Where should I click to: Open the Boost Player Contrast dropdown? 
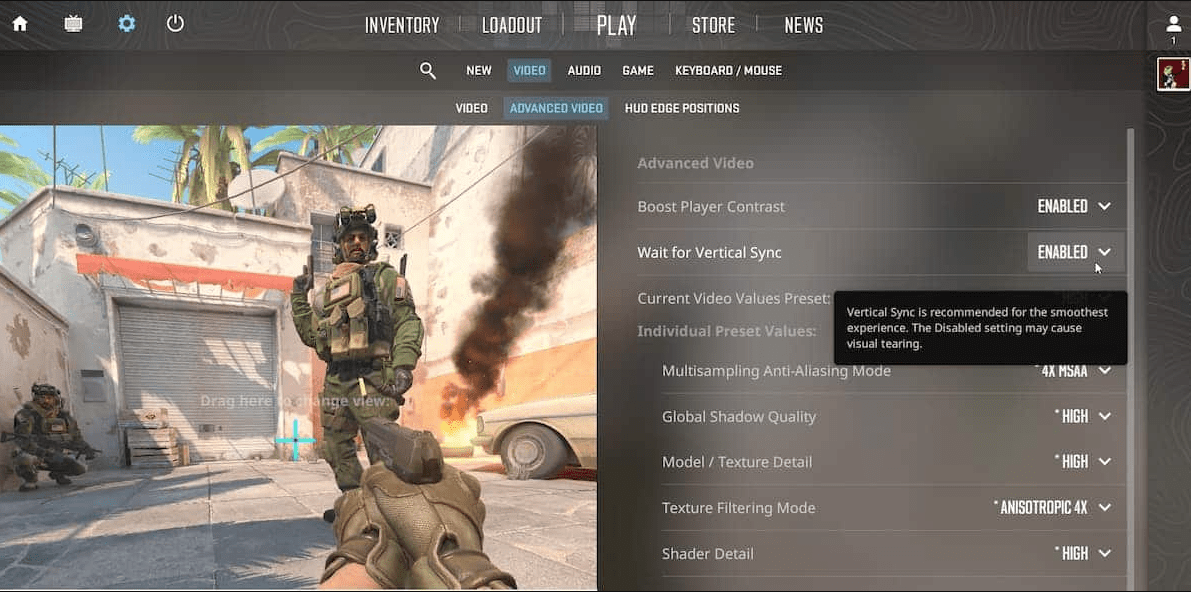pyautogui.click(x=1074, y=207)
